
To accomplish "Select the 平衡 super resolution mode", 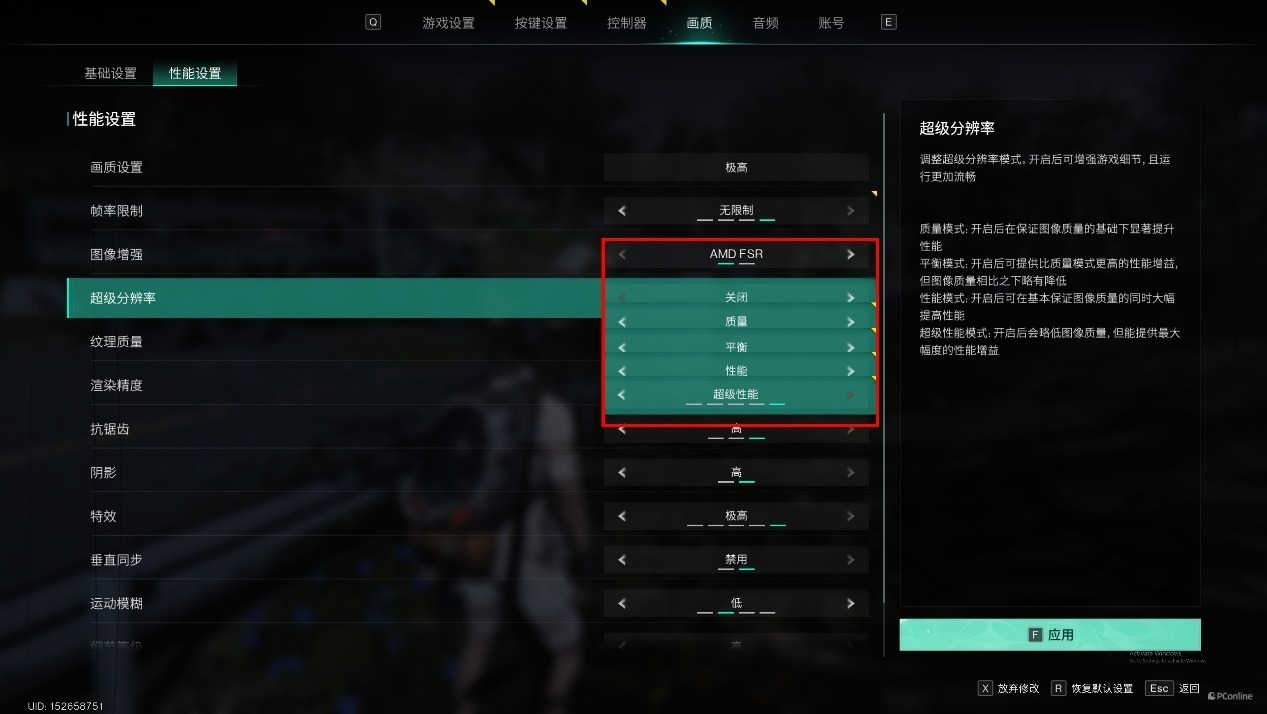I will point(736,347).
